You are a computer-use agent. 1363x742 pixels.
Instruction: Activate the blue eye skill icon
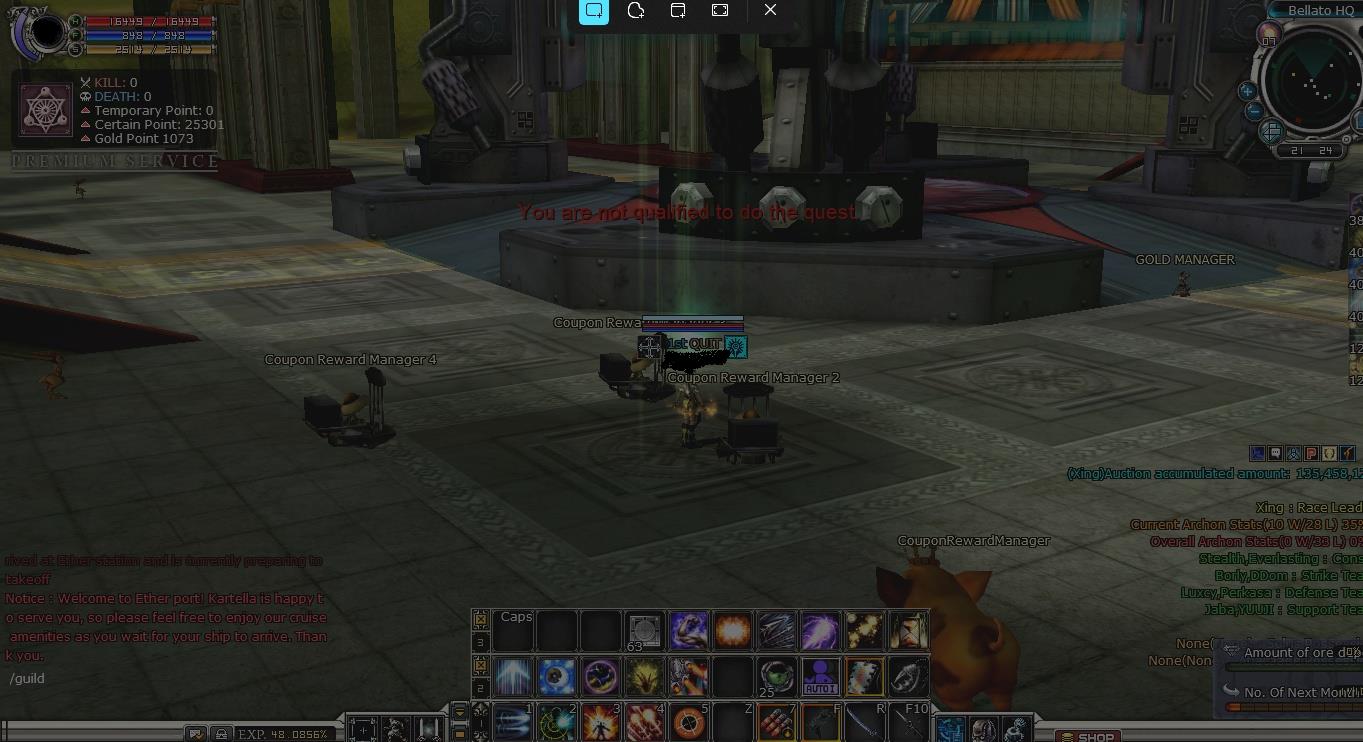[556, 677]
